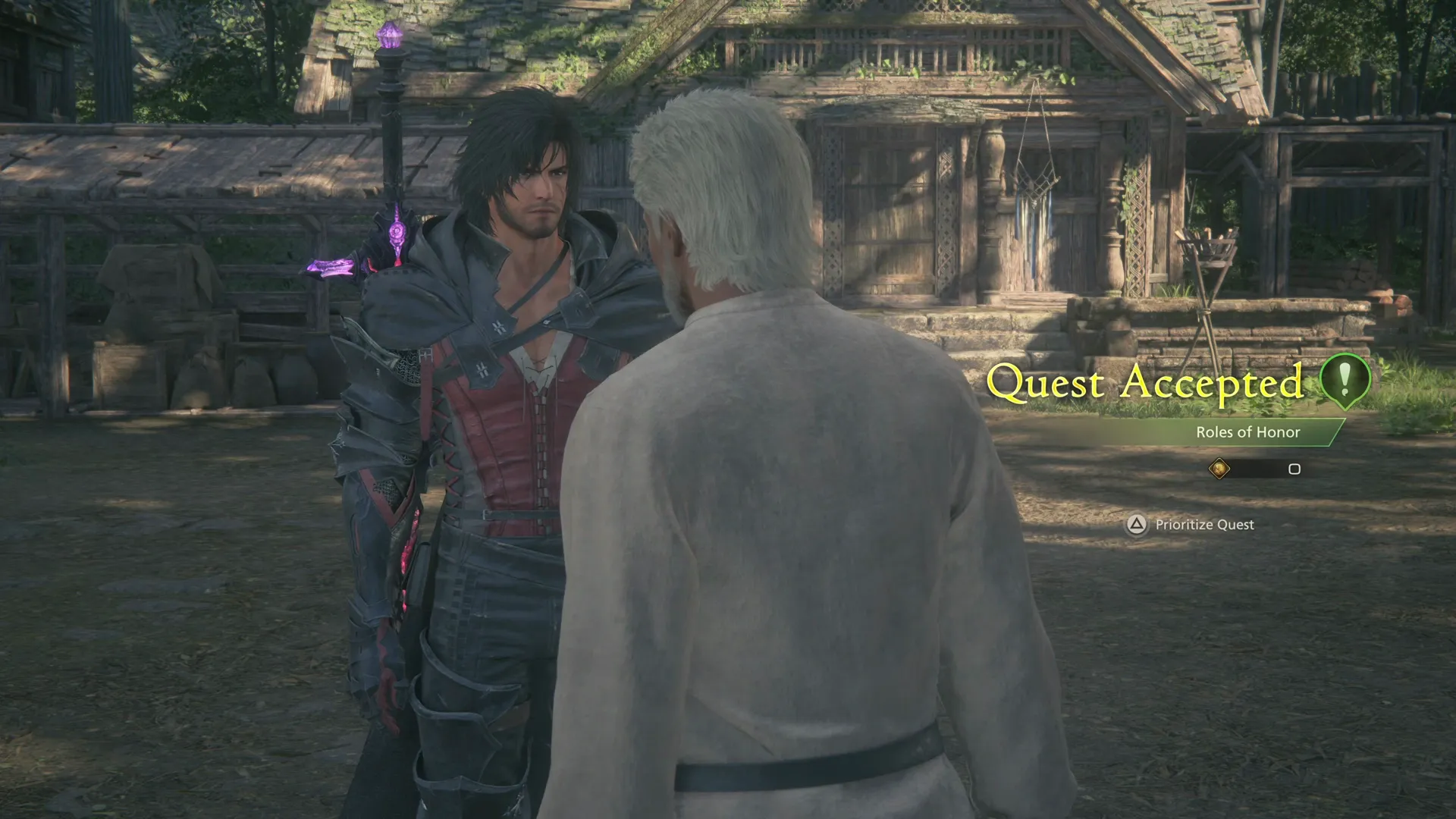Select the Roles of Honor quest label
Viewport: 1456px width, 819px height.
click(x=1249, y=432)
